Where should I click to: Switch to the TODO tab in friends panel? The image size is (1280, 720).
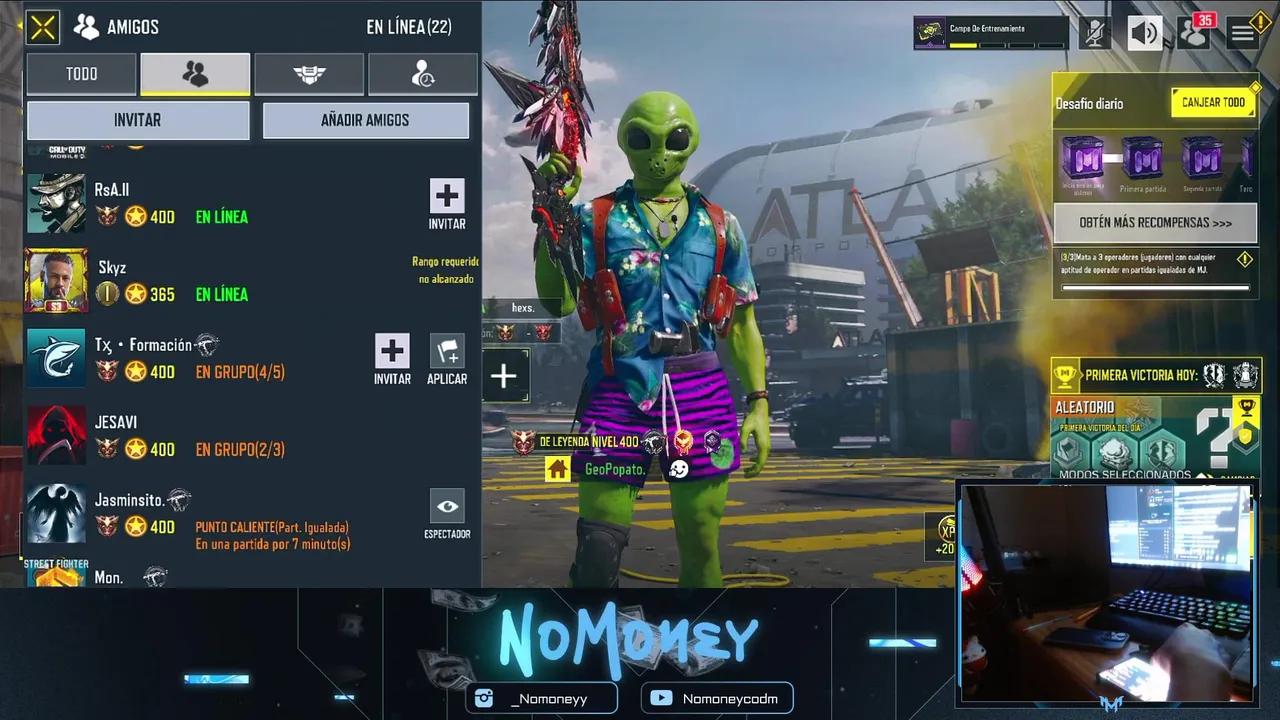point(81,73)
